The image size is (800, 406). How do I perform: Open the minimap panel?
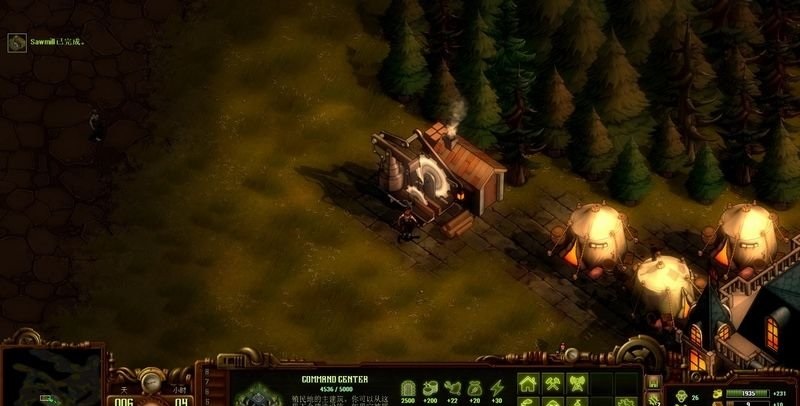pyautogui.click(x=52, y=377)
